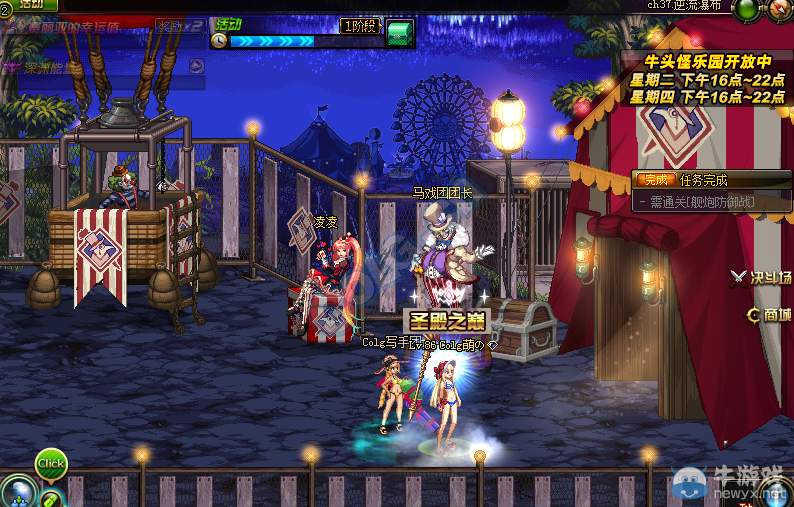Image resolution: width=794 pixels, height=507 pixels.
Task: Enter the 决斗场 duel arena
Action: pos(761,278)
